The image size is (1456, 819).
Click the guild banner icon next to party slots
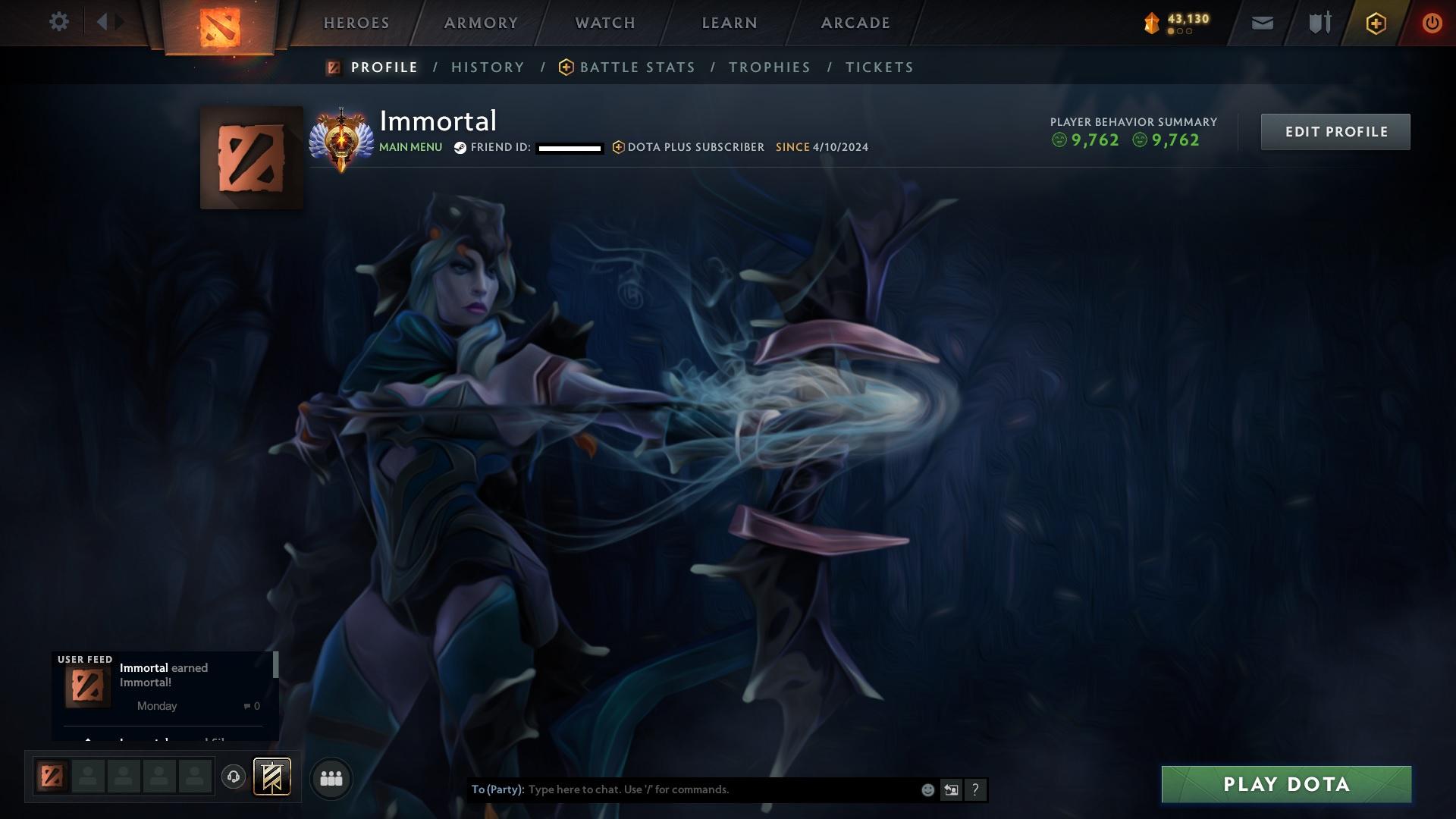tap(272, 777)
